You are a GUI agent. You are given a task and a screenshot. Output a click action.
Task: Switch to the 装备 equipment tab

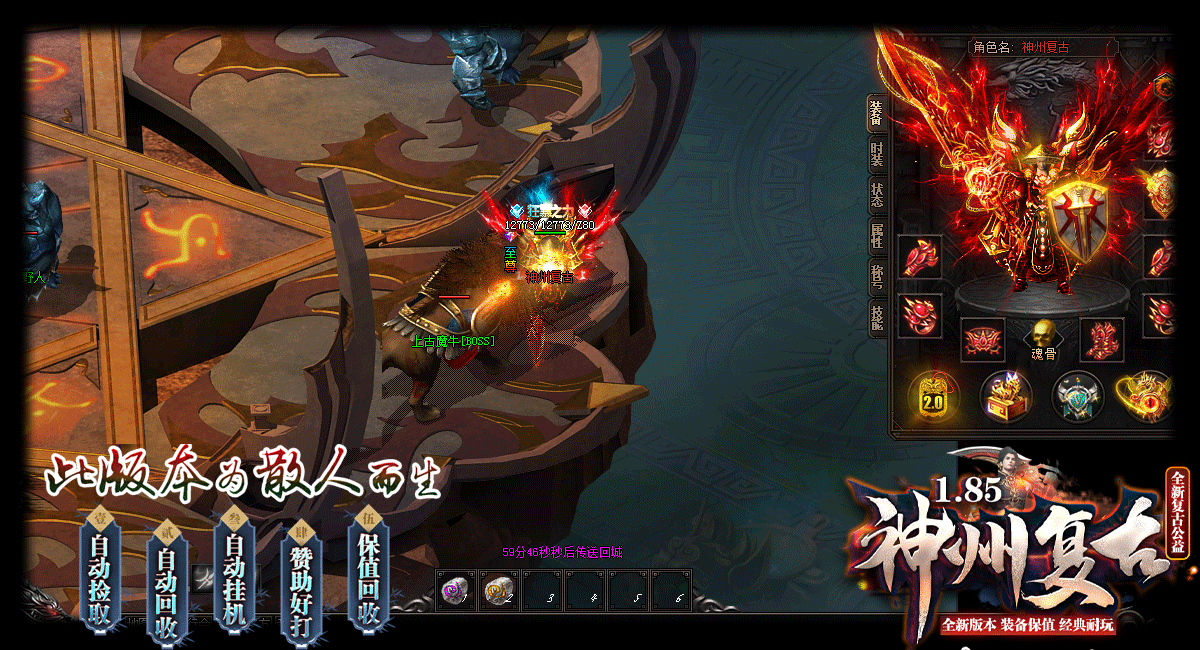(x=877, y=112)
